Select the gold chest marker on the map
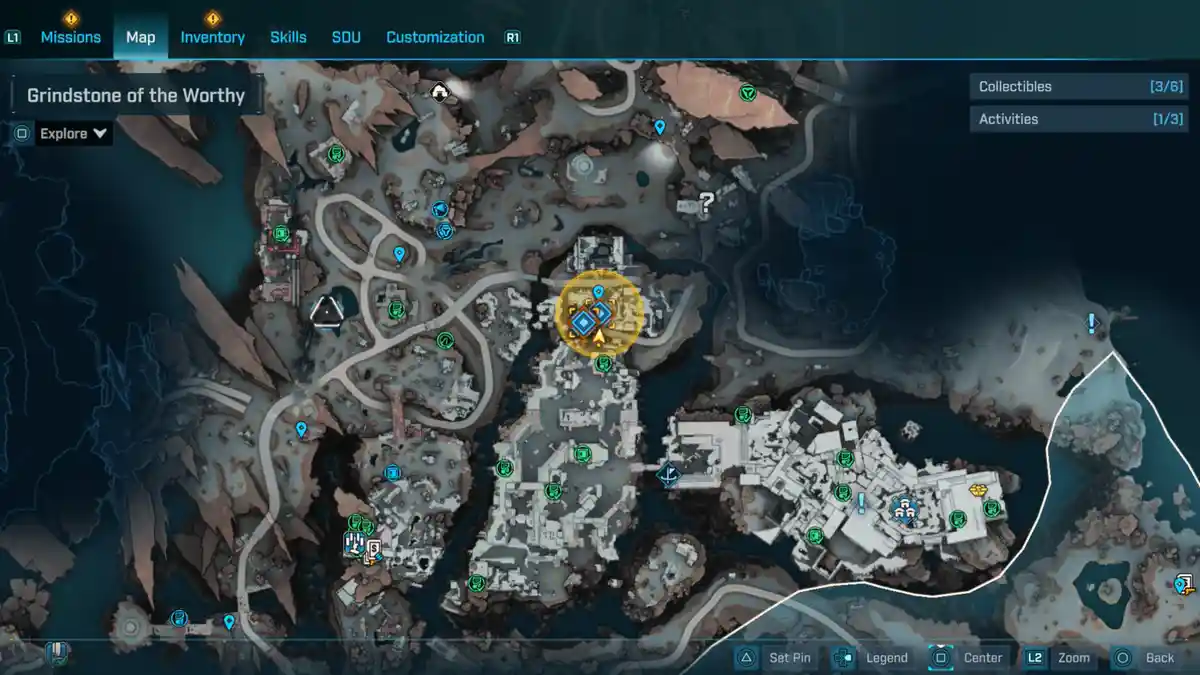 click(979, 490)
